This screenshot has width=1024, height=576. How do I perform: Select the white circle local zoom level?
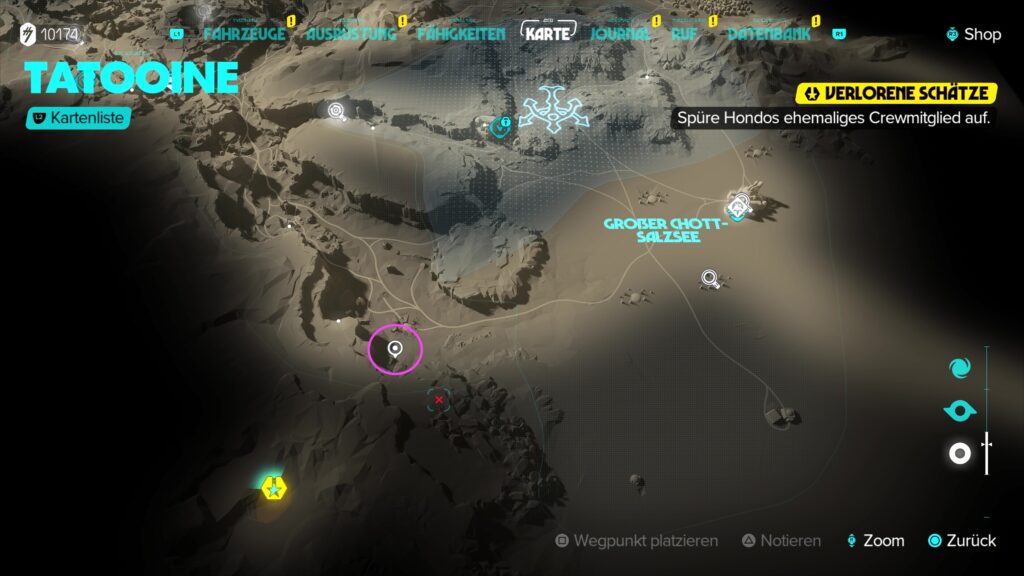959,454
